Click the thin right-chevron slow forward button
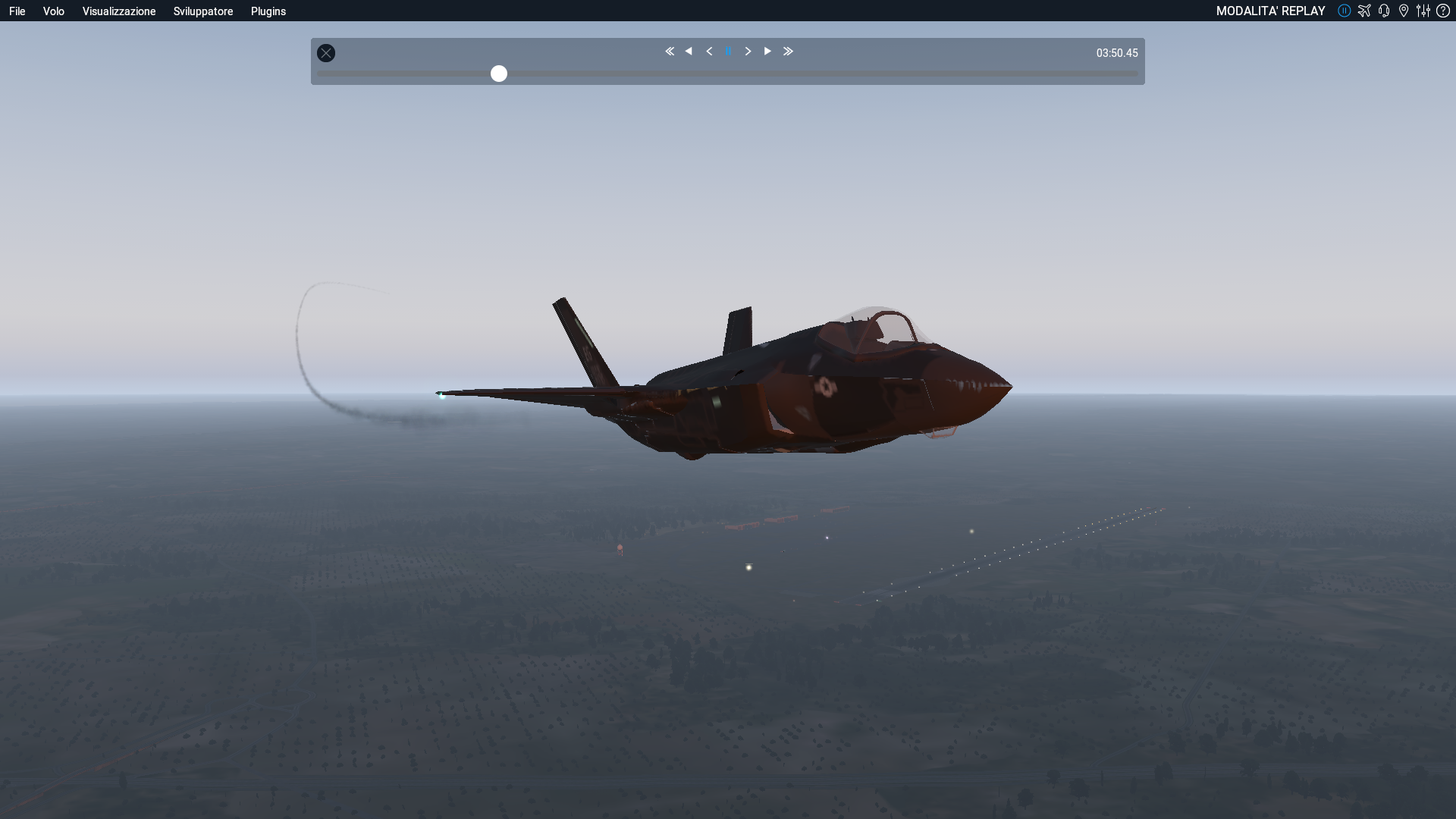 [x=748, y=52]
